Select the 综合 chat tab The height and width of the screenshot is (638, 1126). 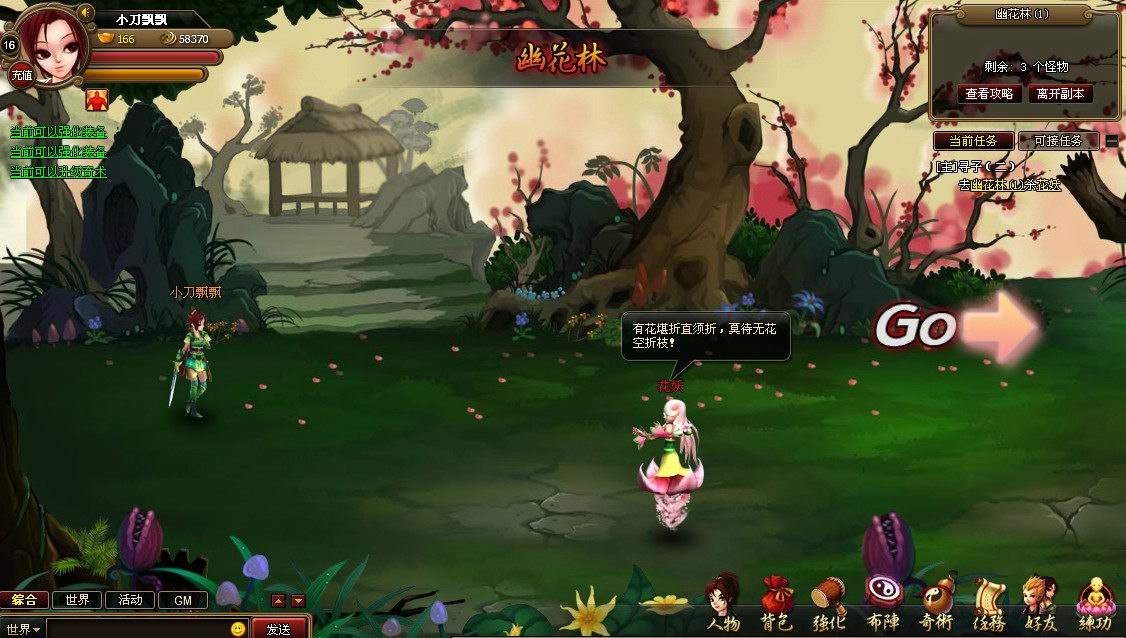point(24,600)
